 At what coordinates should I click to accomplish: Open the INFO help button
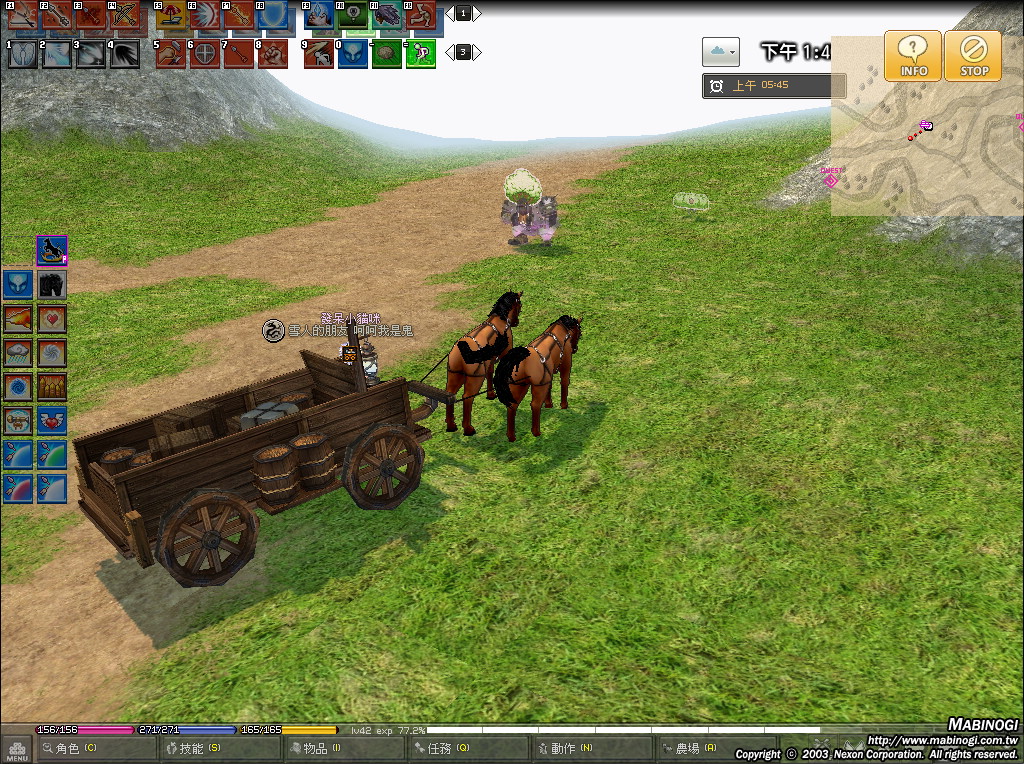[912, 55]
